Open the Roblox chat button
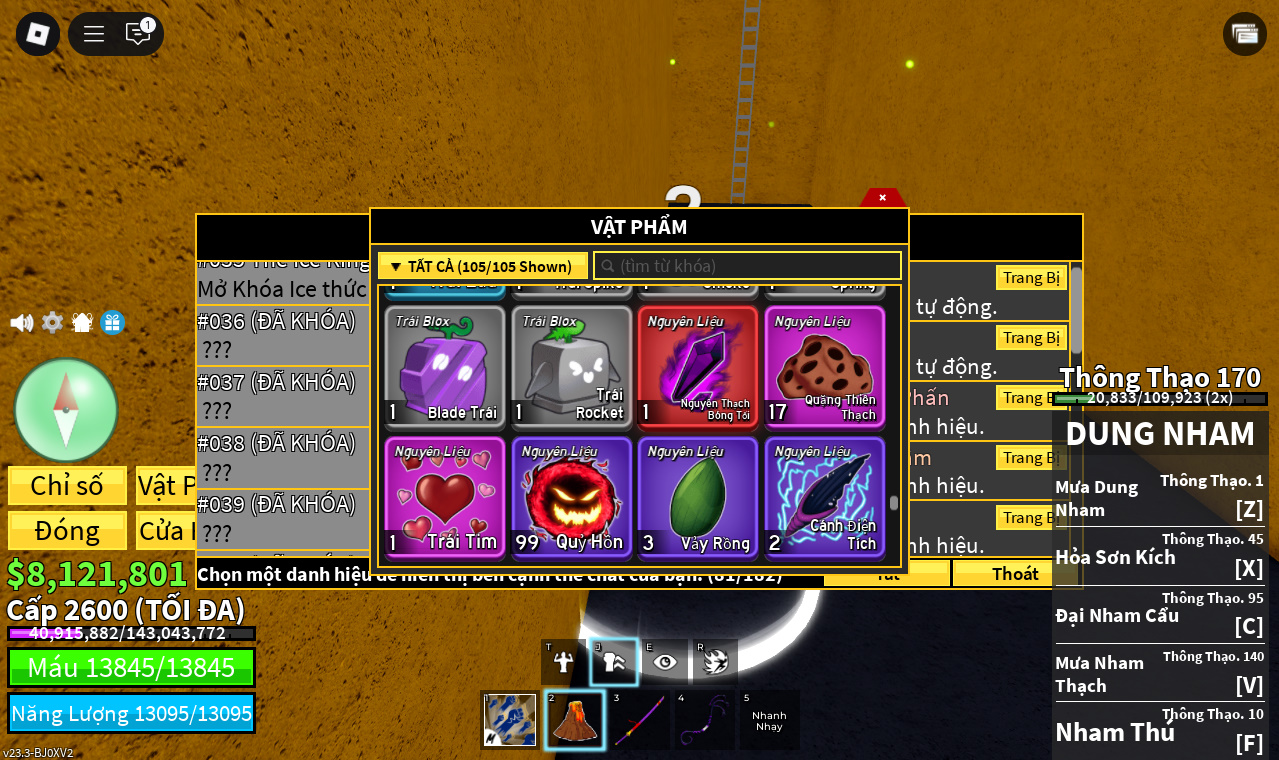Viewport: 1279px width, 760px height. point(138,34)
